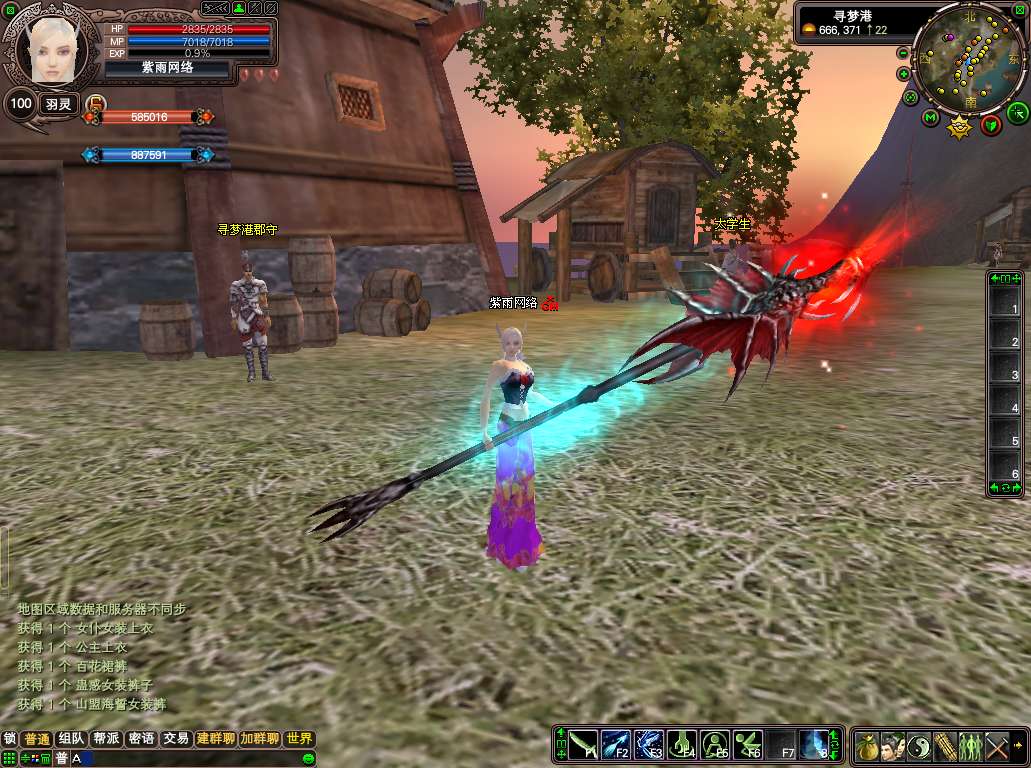The image size is (1031, 768).
Task: Switch chat to the 世界 channel
Action: pyautogui.click(x=299, y=739)
